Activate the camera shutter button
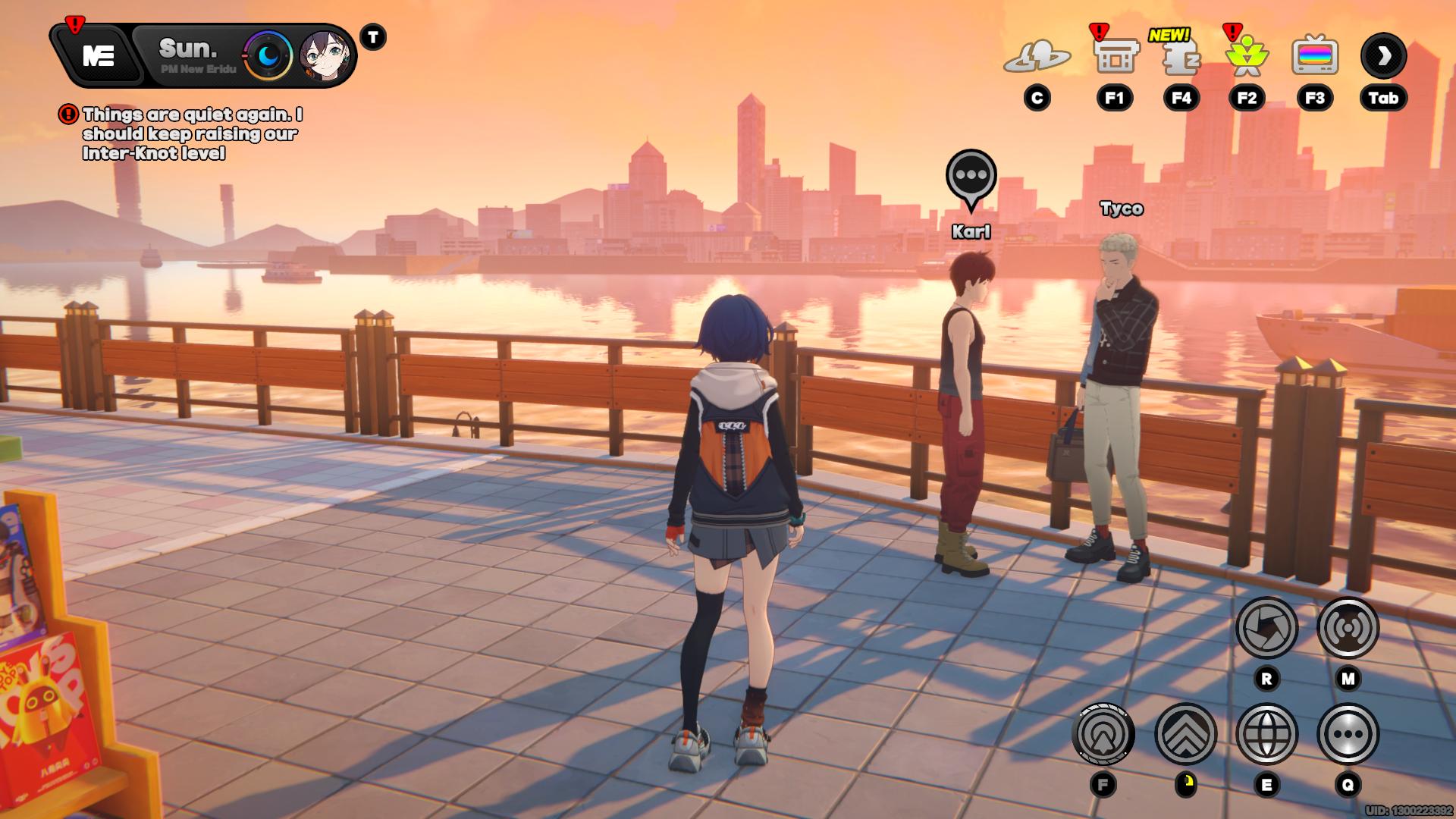The image size is (1456, 819). point(1266,627)
